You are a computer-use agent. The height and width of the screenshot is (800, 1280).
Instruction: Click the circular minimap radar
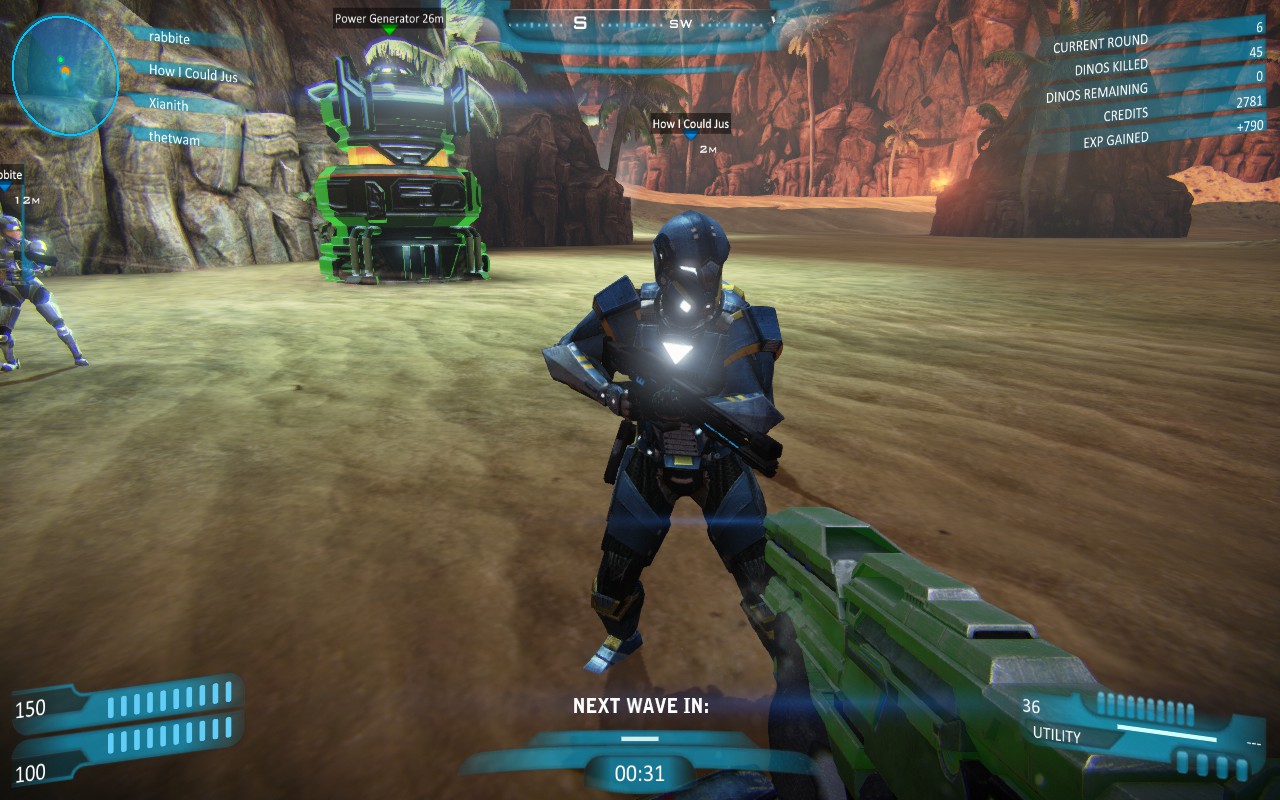[65, 75]
